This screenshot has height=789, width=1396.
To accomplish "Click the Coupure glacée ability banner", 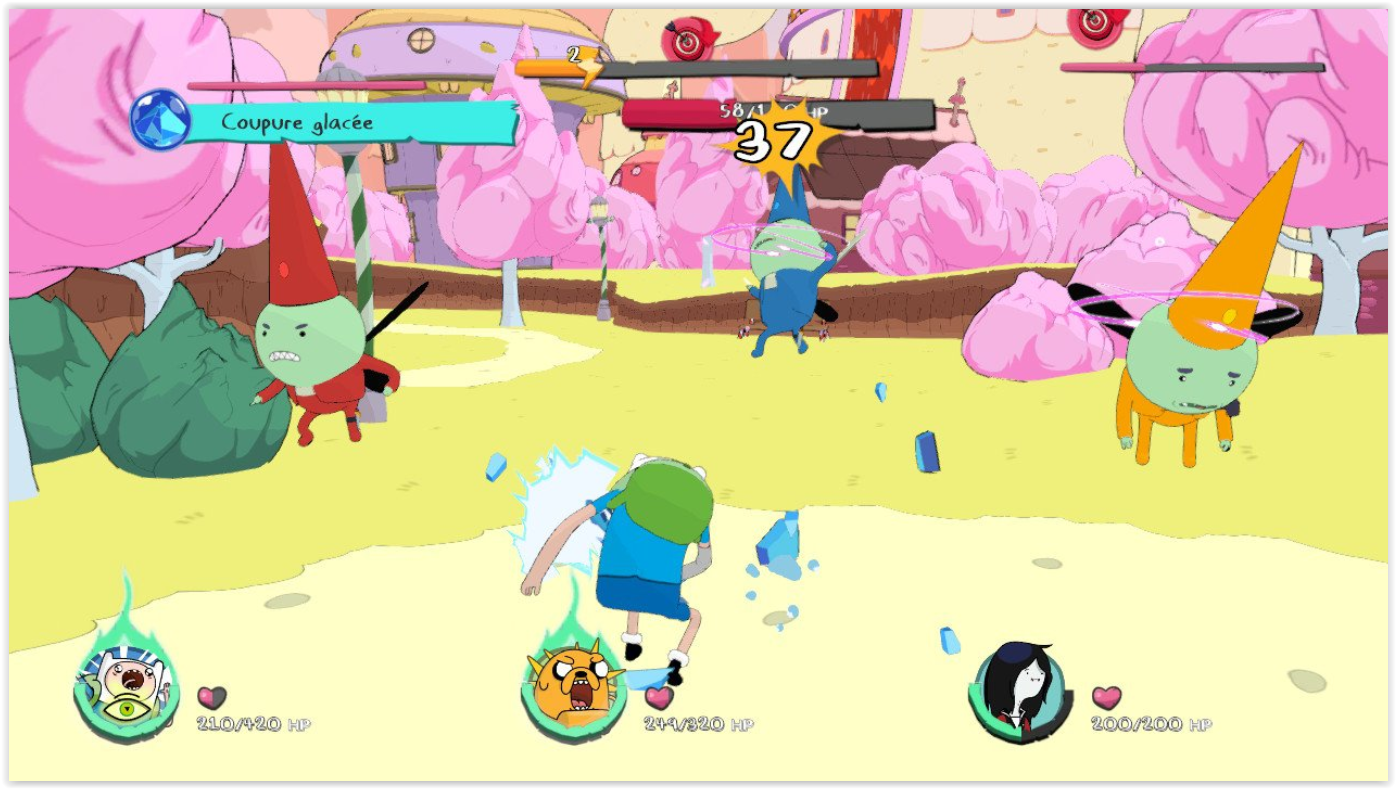I will pyautogui.click(x=350, y=122).
